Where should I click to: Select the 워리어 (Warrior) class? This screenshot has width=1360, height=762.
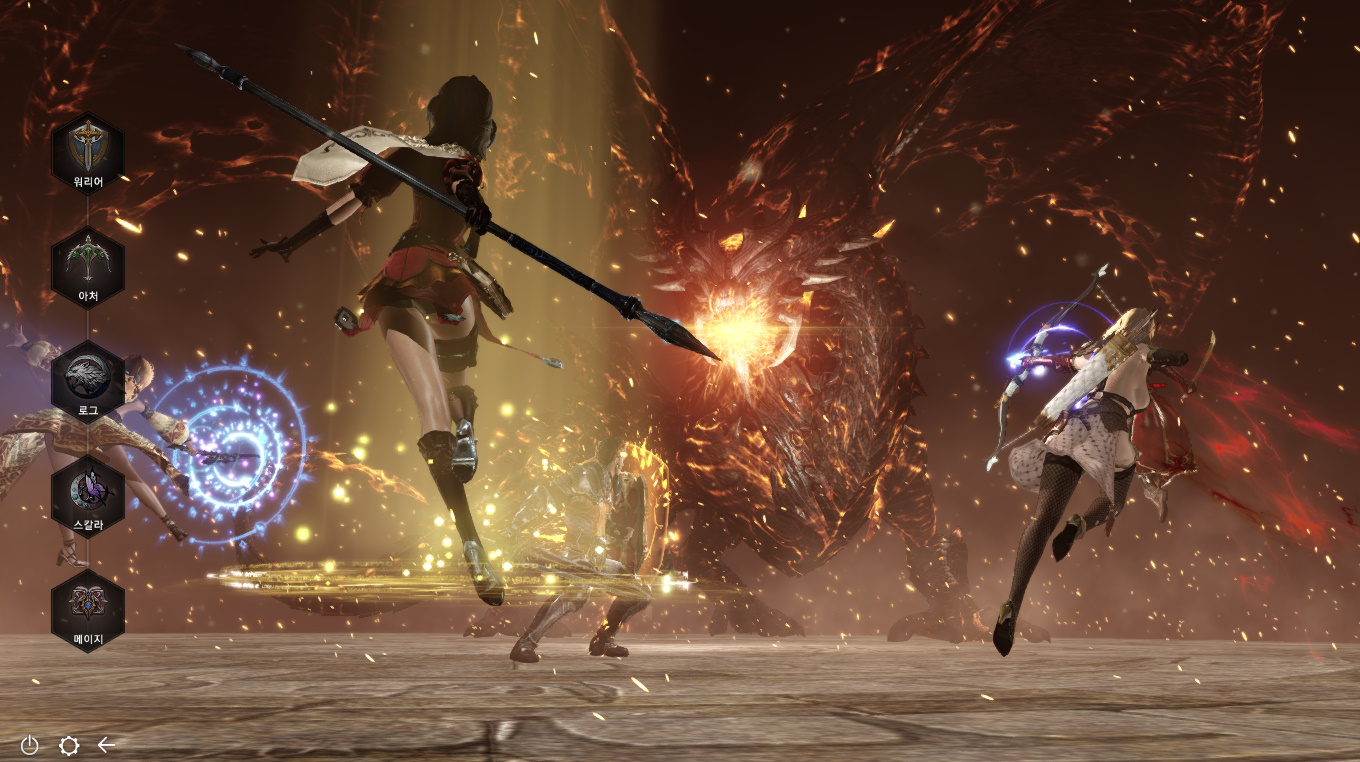(x=88, y=154)
